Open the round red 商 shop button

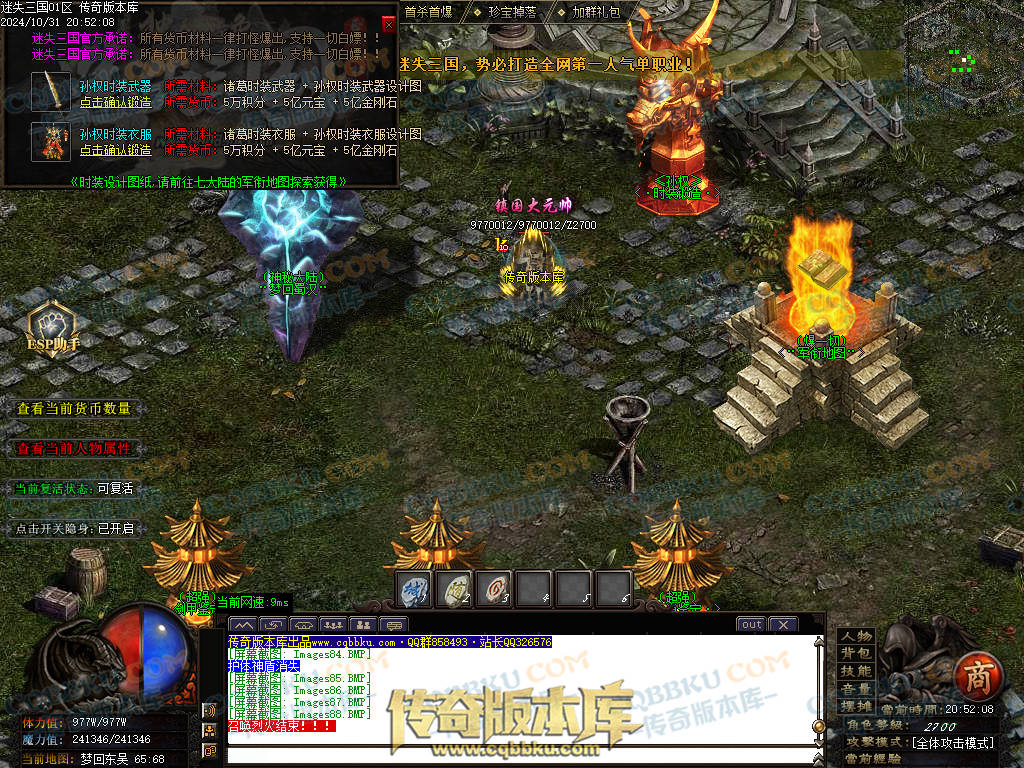point(973,678)
